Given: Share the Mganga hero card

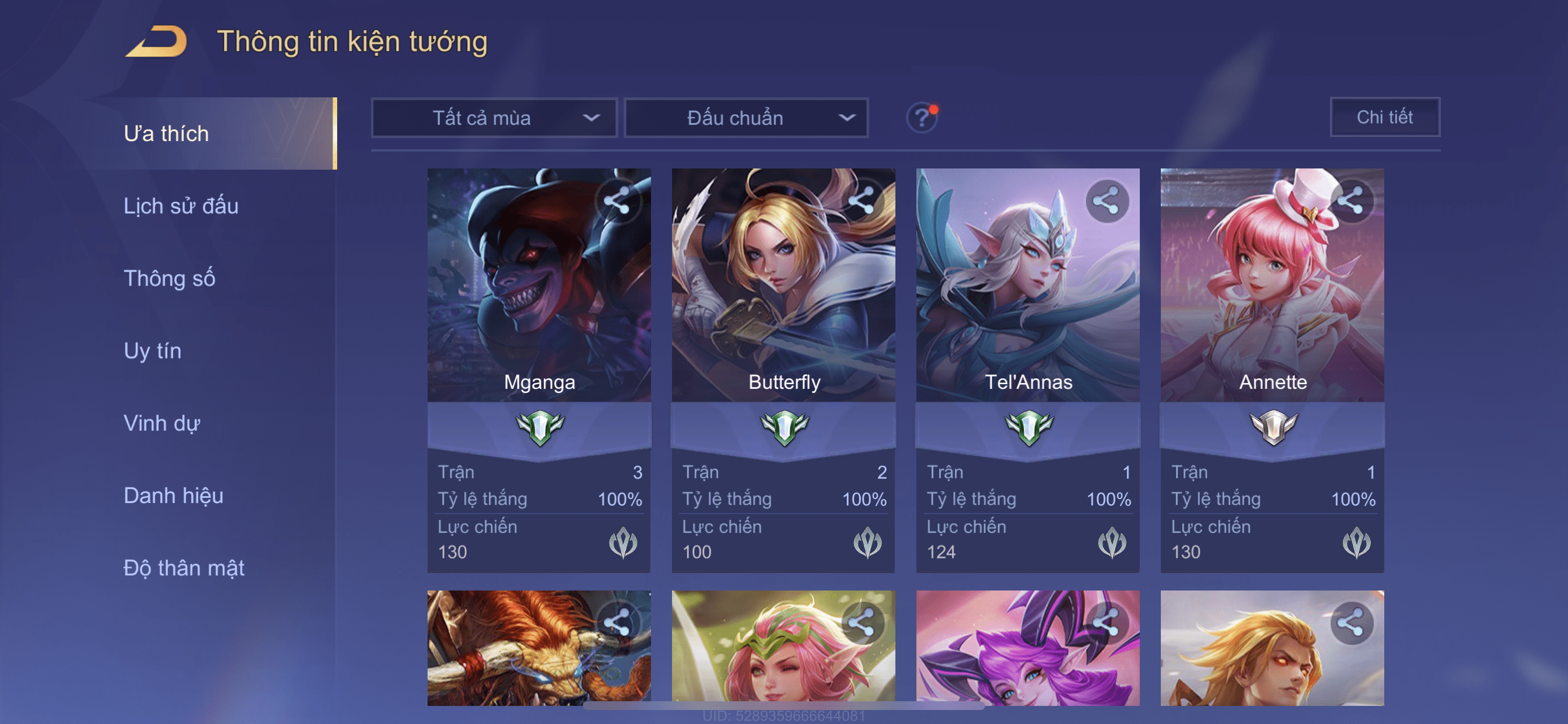Looking at the screenshot, I should click(x=617, y=200).
